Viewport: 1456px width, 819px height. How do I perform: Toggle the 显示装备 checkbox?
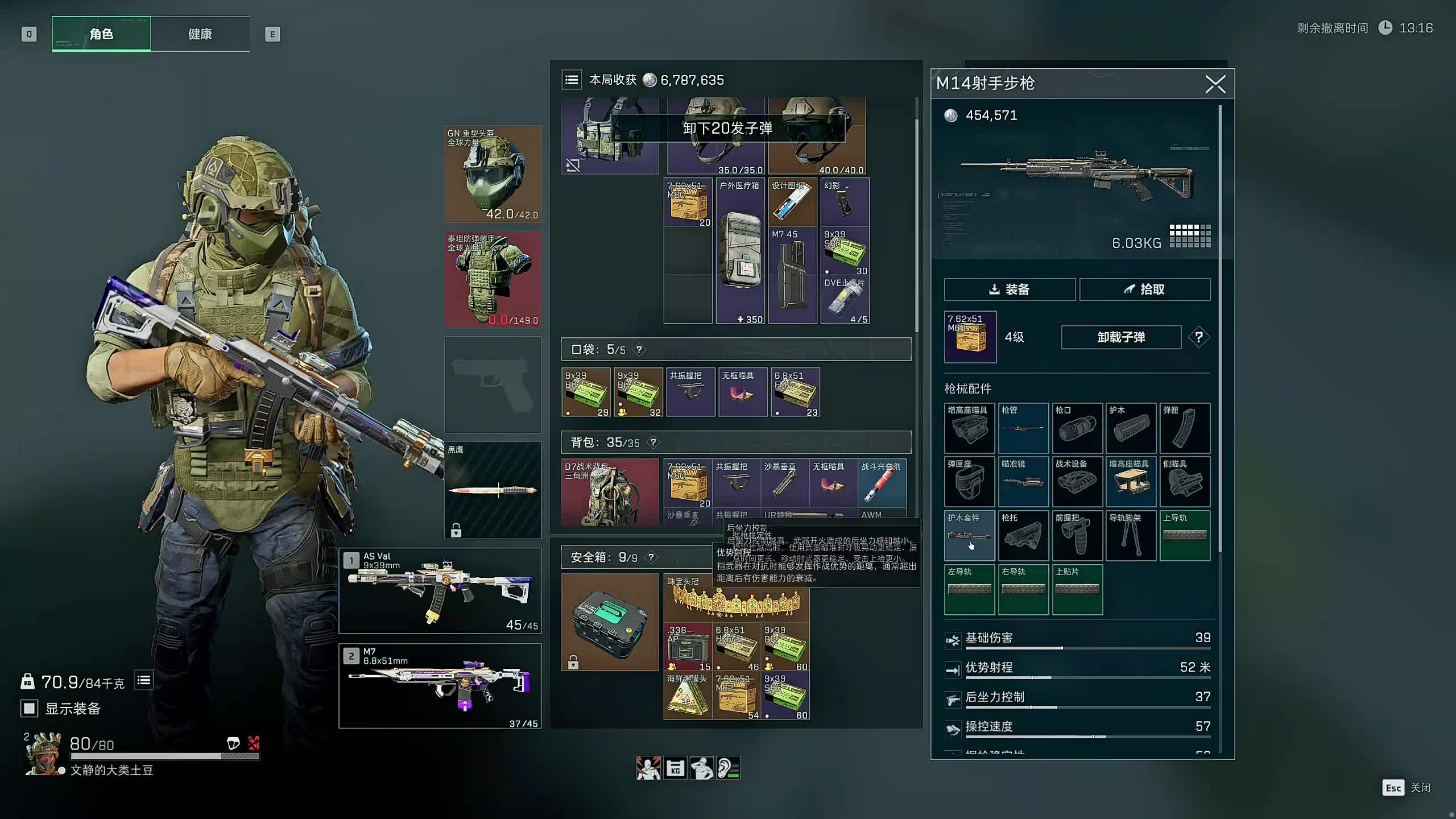tap(30, 708)
